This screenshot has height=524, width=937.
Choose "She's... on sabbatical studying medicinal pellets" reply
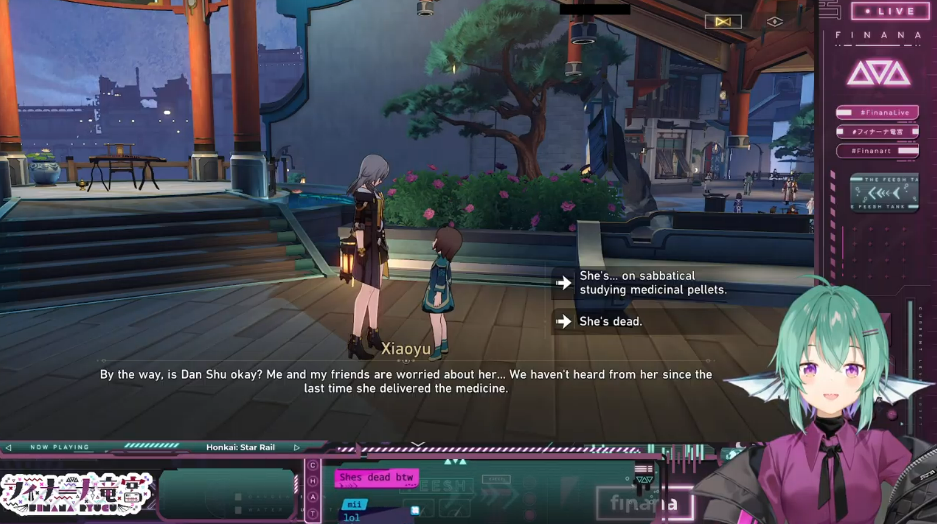pos(652,283)
